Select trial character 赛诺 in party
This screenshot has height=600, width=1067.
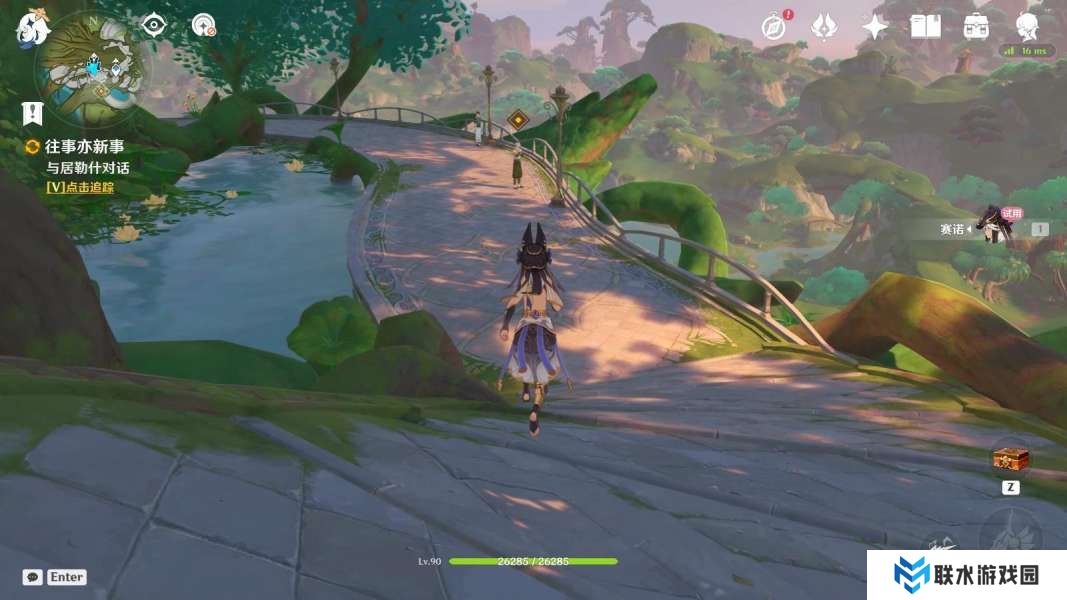(x=992, y=228)
